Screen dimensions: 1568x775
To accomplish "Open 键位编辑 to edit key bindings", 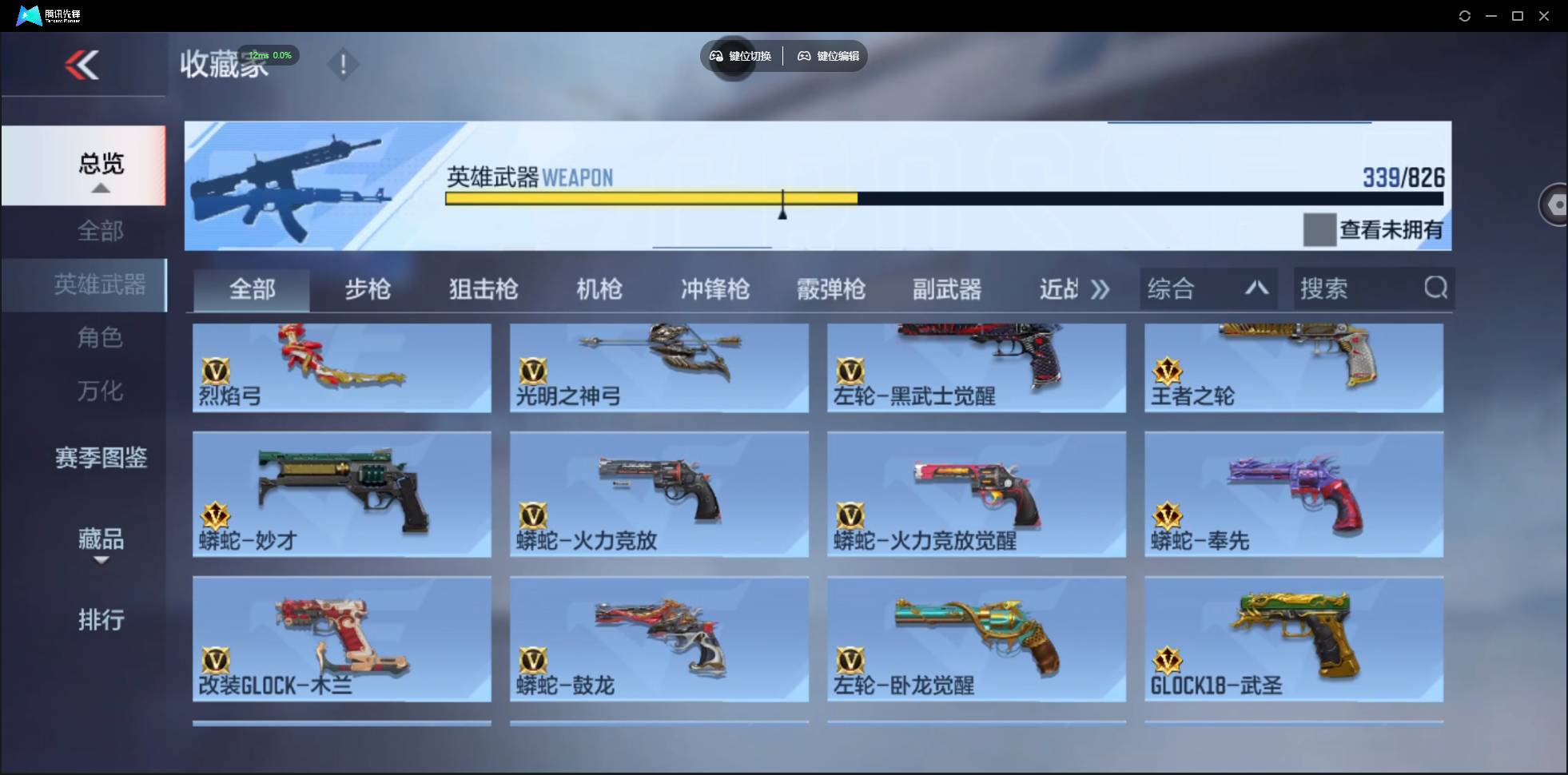I will click(x=828, y=56).
